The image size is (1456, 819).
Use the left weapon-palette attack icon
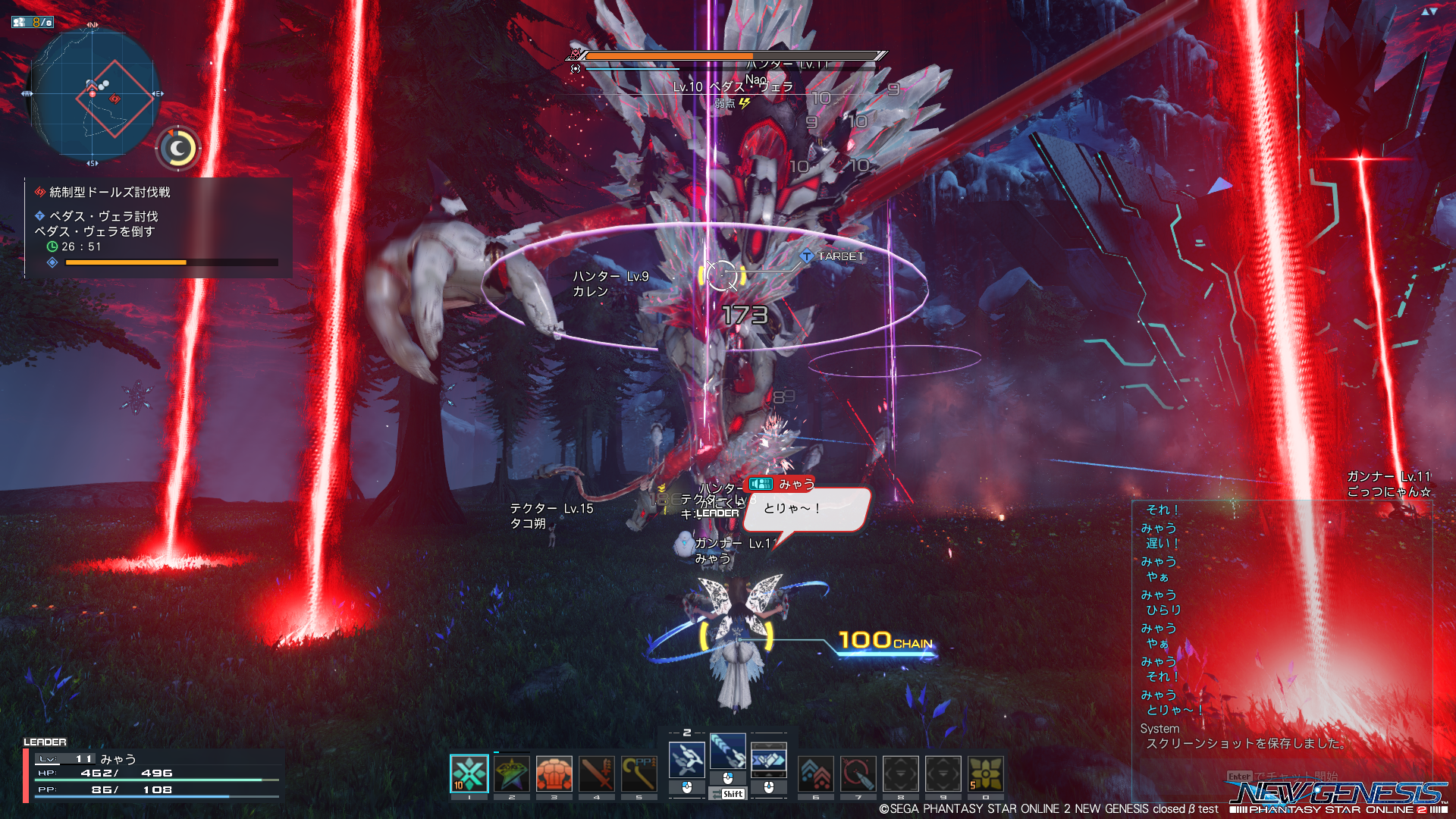[687, 759]
